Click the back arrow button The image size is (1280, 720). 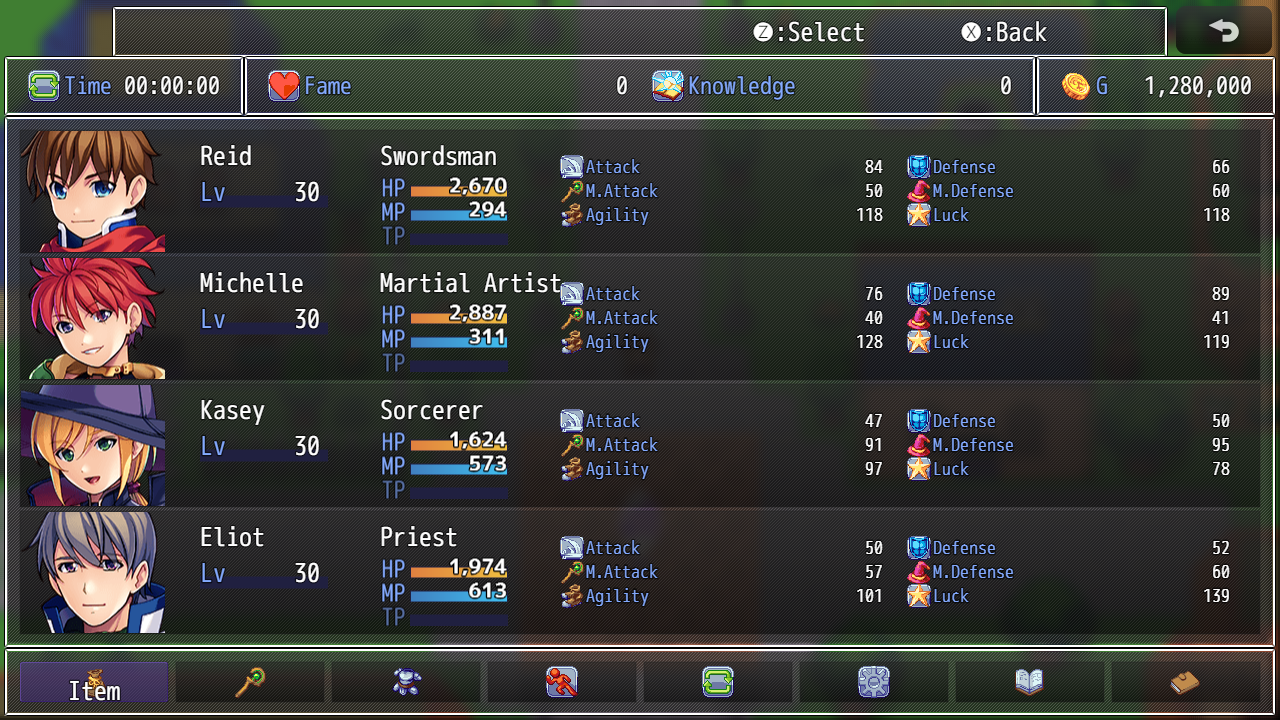[x=1223, y=31]
